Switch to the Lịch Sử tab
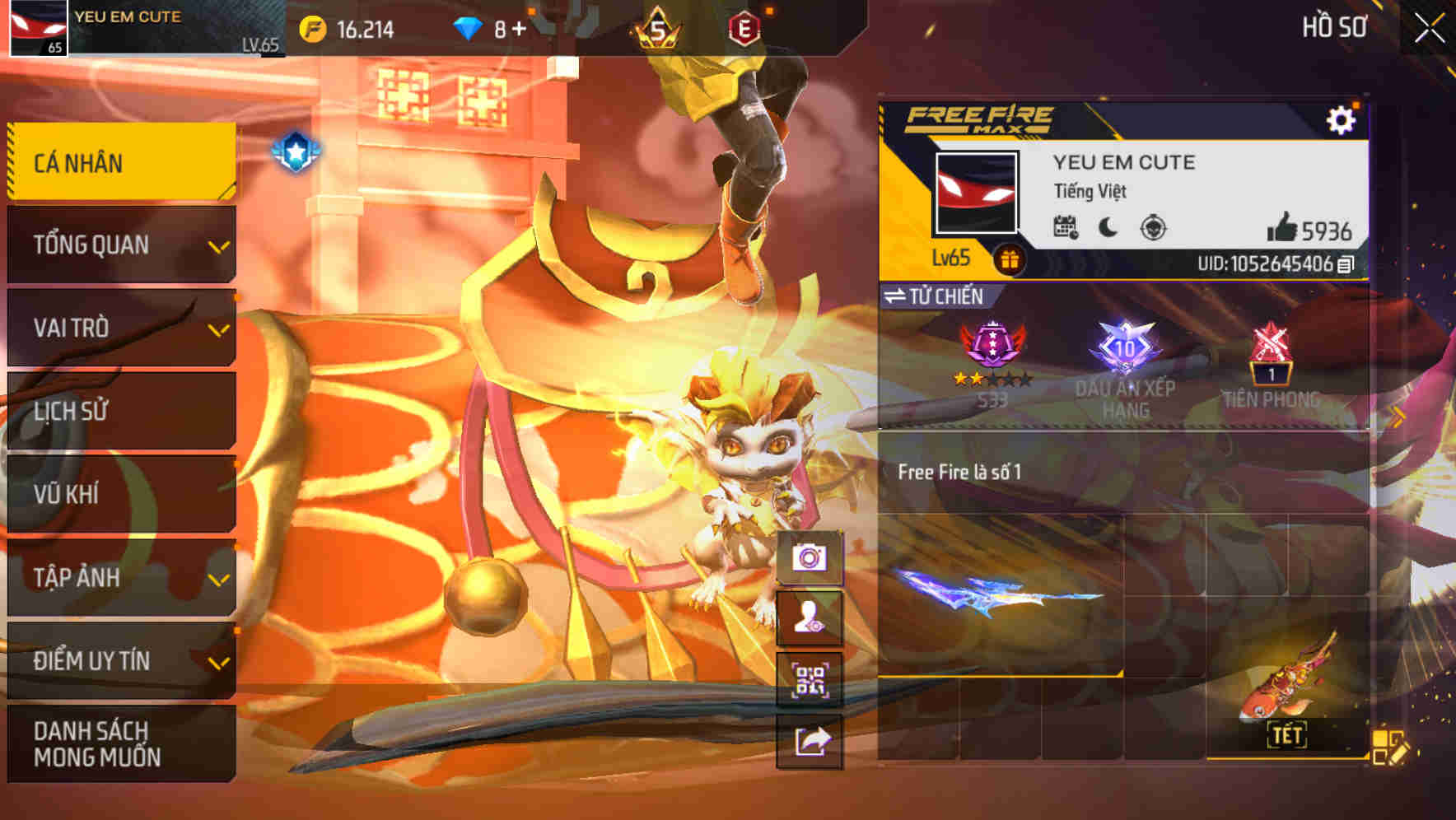1456x820 pixels. point(119,411)
